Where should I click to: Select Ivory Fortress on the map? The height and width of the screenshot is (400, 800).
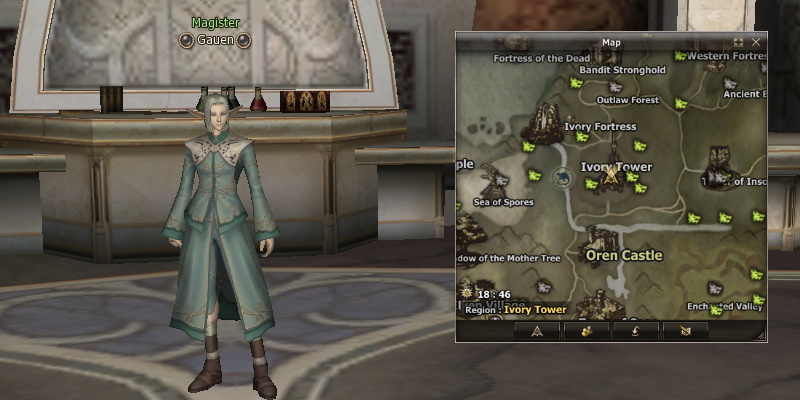point(600,127)
